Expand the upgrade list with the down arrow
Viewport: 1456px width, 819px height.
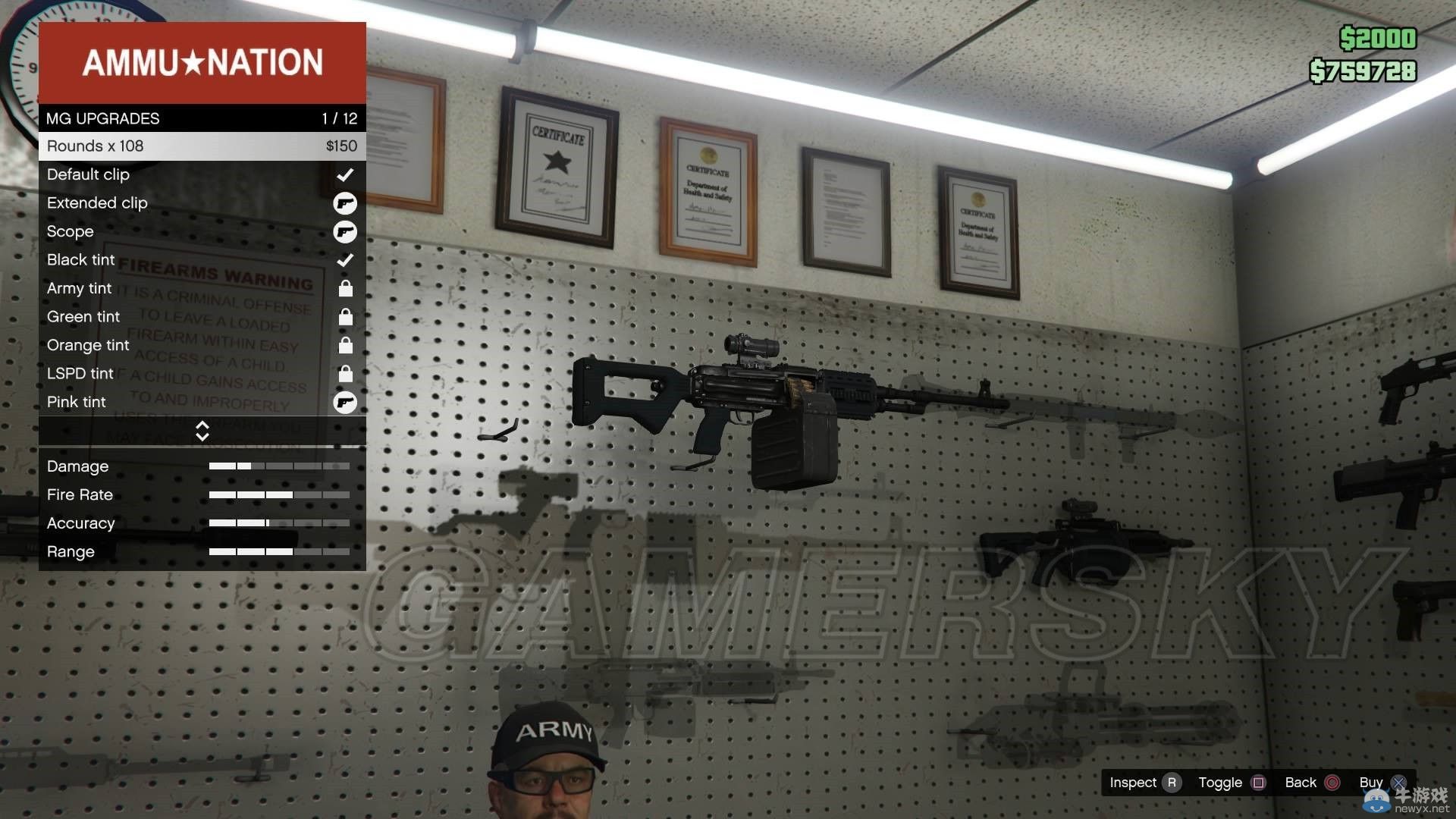pos(202,435)
